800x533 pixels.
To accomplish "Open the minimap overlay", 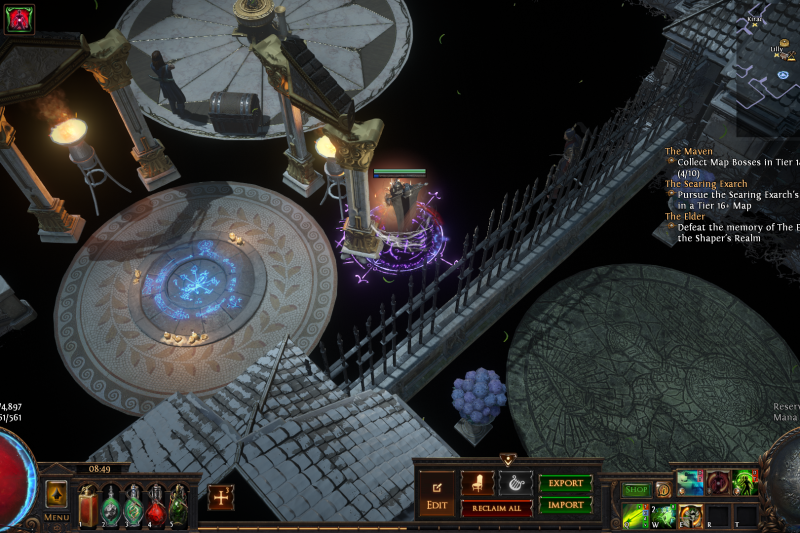I will [x=768, y=70].
